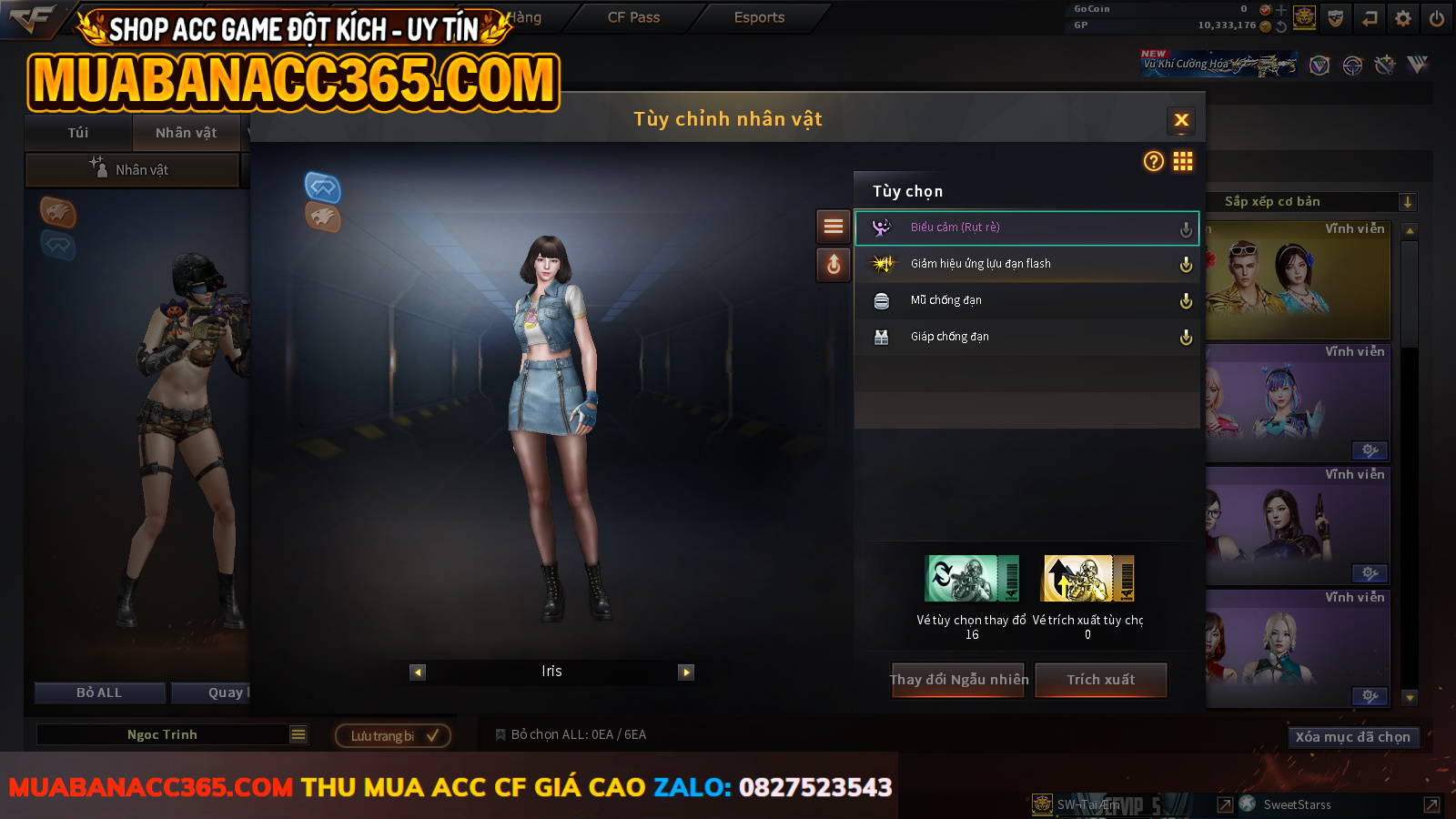Screen dimensions: 1456x819
Task: Click the Bỏ ALL button
Action: 99,693
